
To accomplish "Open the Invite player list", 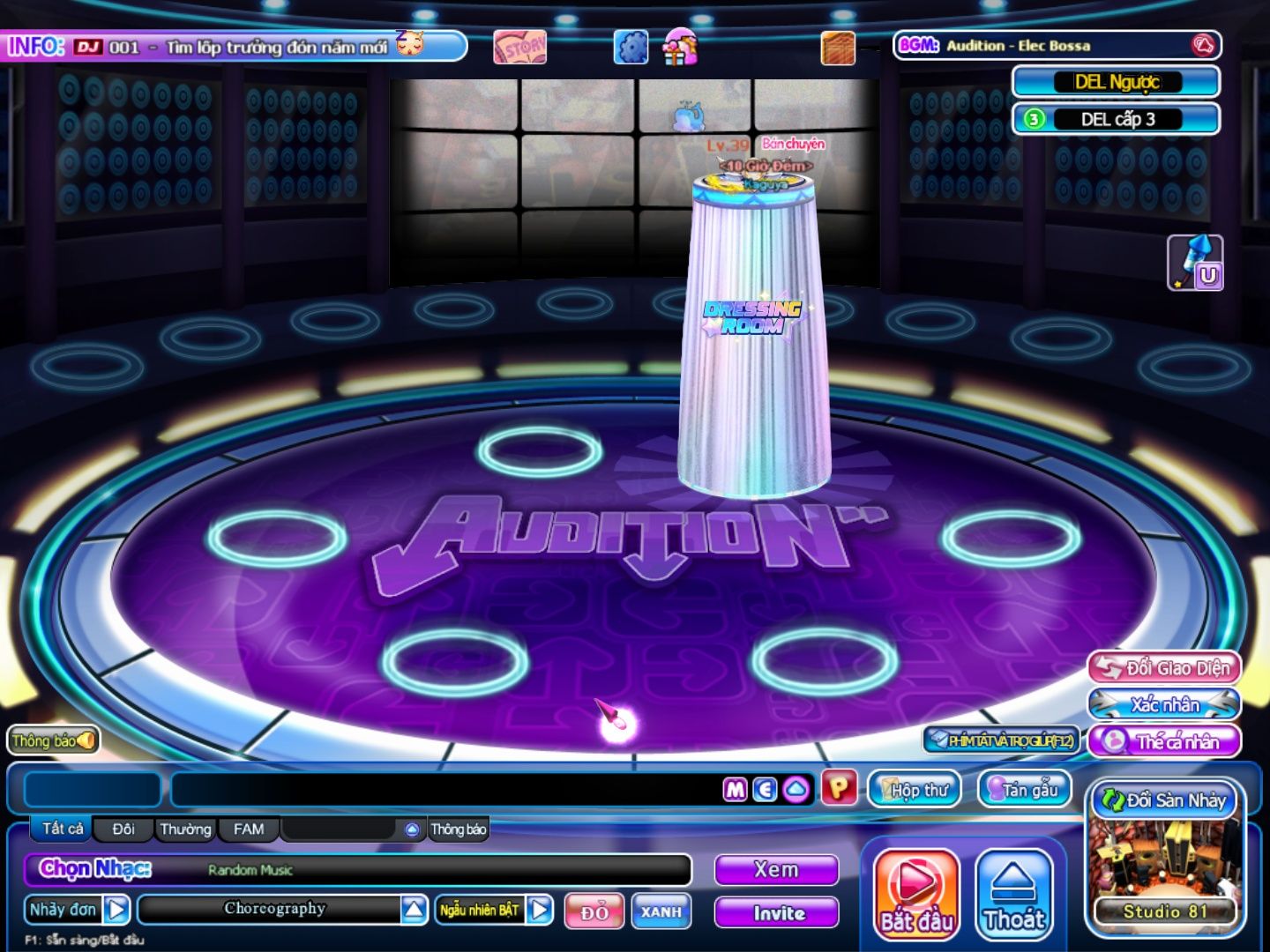I will [x=775, y=913].
